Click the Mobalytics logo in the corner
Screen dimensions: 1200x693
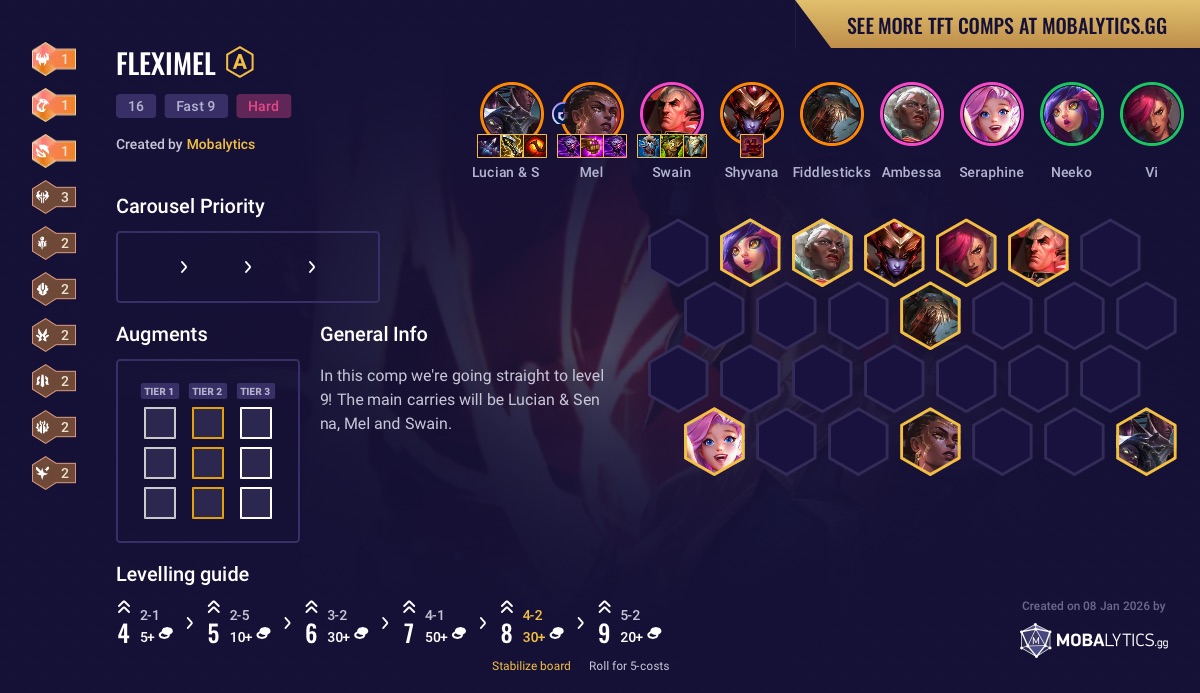point(1093,641)
